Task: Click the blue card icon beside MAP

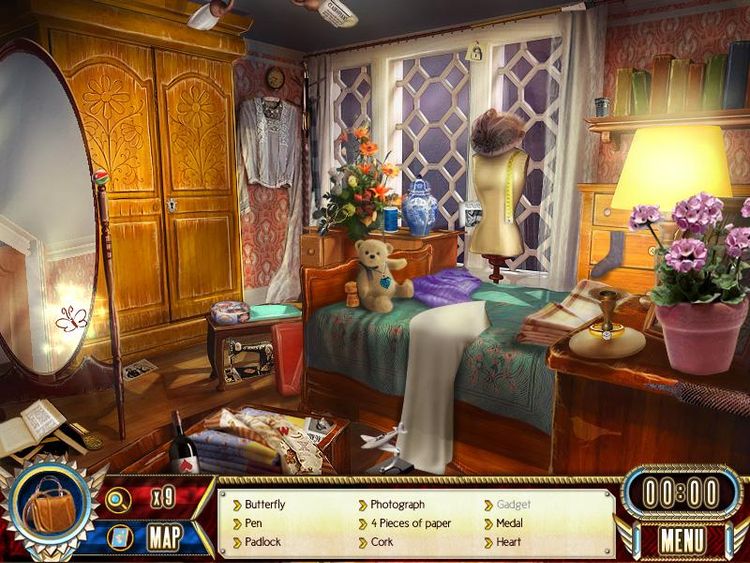Action: 119,537
